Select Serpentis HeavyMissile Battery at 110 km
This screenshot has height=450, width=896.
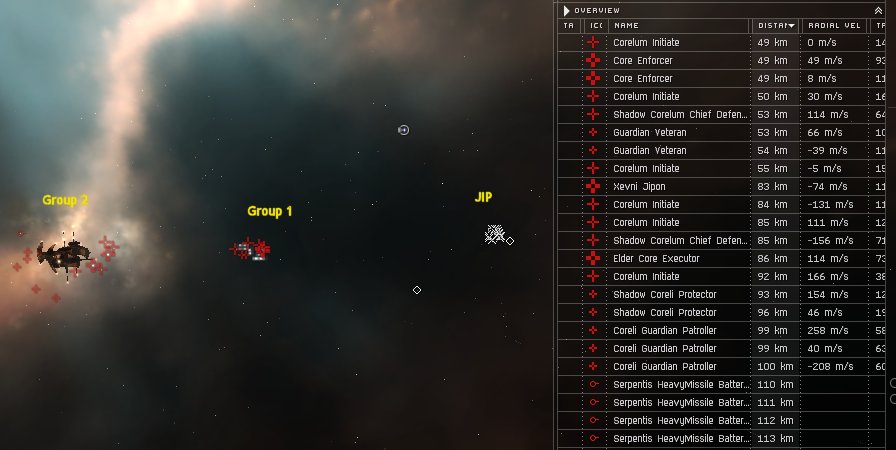coord(680,385)
